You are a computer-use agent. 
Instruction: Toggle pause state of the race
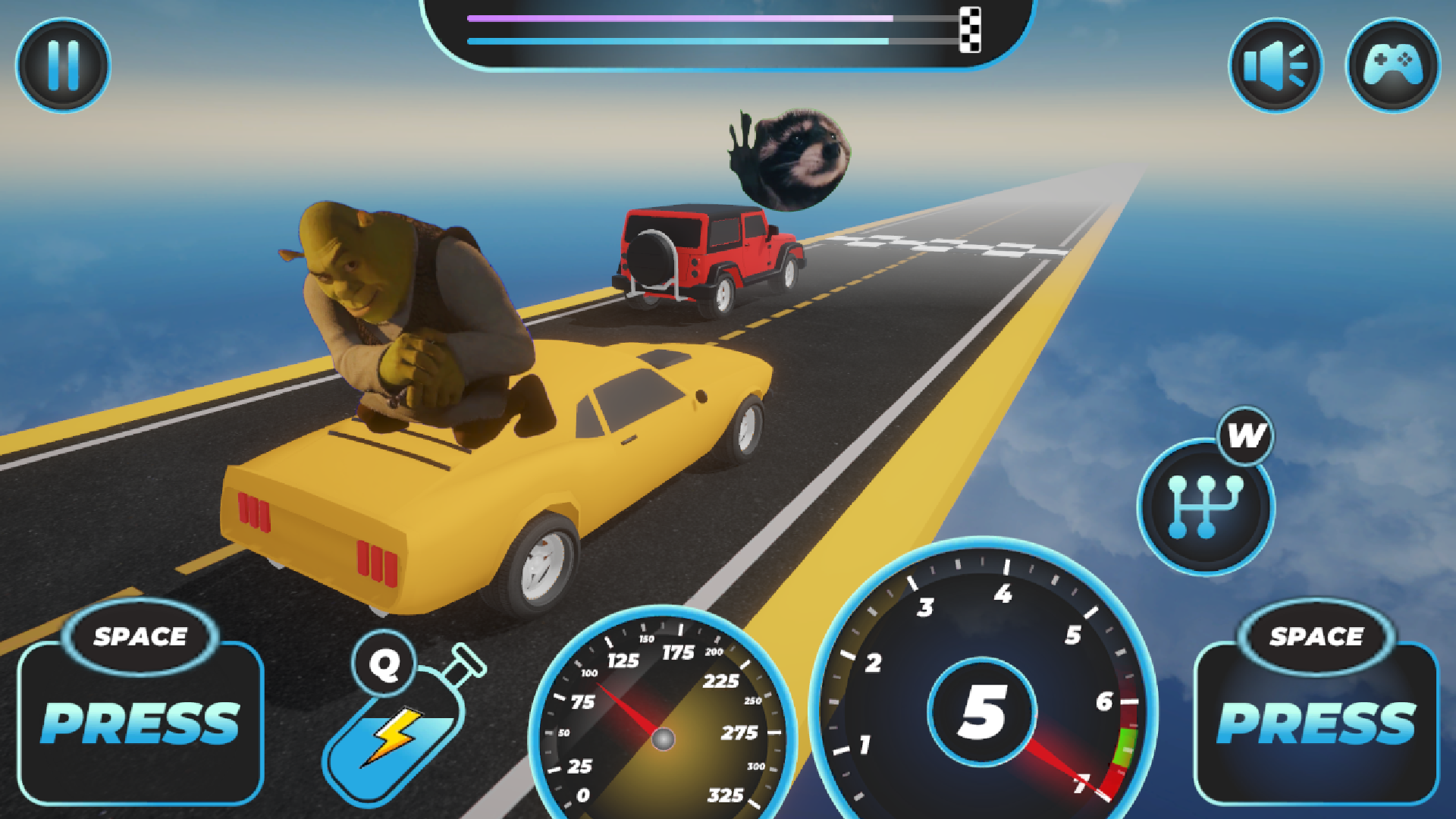coord(63,65)
